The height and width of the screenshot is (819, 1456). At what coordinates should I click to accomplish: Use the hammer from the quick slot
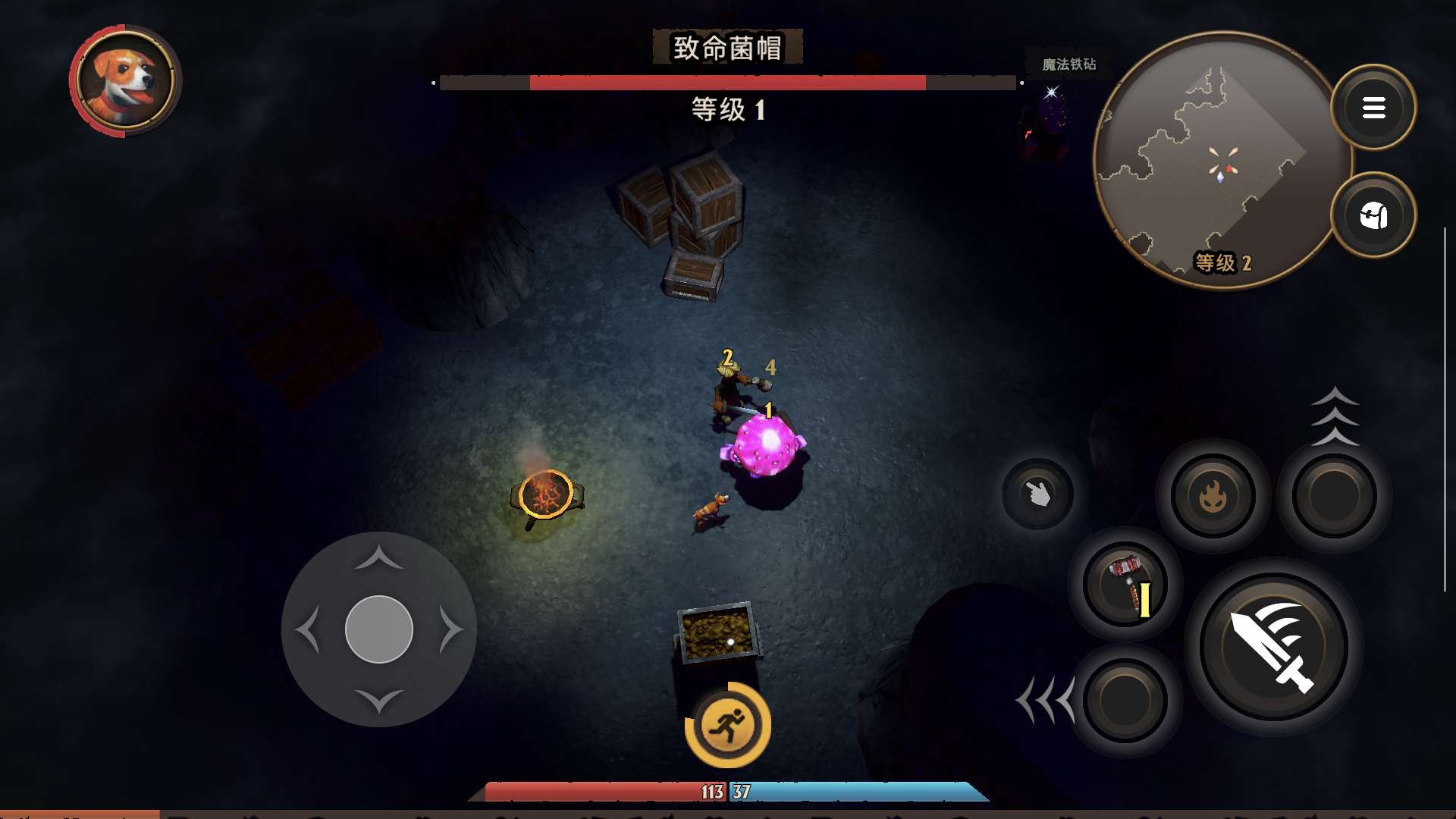1125,584
